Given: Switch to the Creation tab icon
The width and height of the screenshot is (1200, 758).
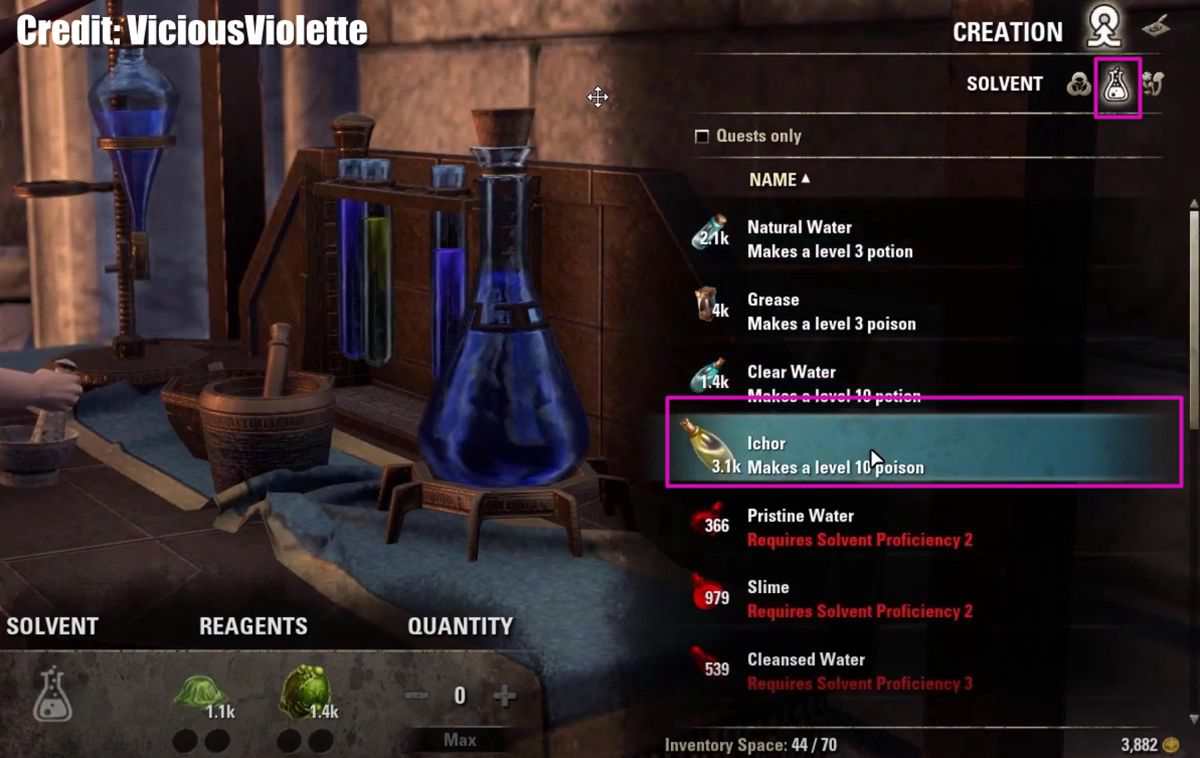Looking at the screenshot, I should (1103, 29).
